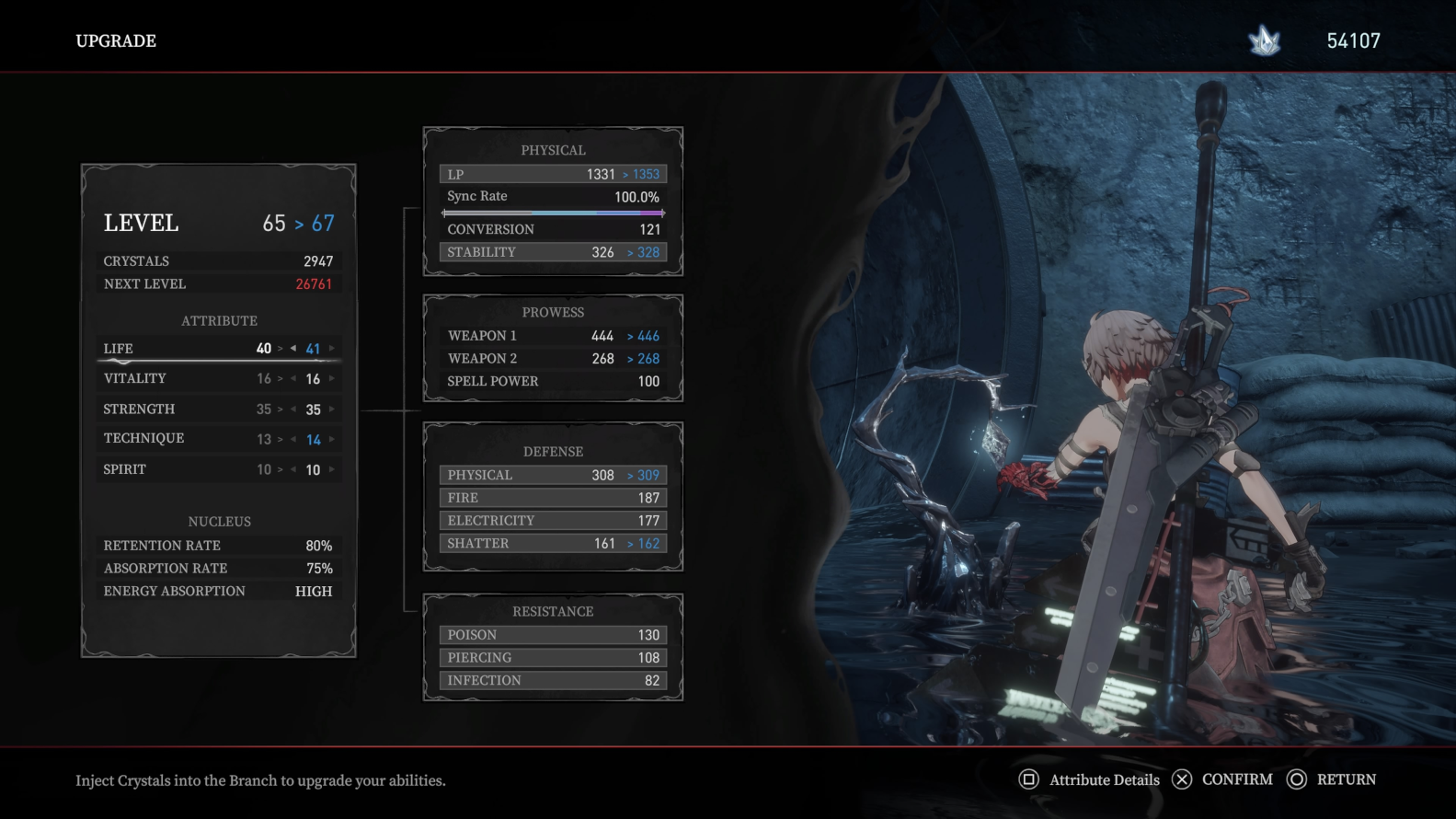Select the LIFE attribute row
Image resolution: width=1456 pixels, height=819 pixels.
pyautogui.click(x=119, y=349)
